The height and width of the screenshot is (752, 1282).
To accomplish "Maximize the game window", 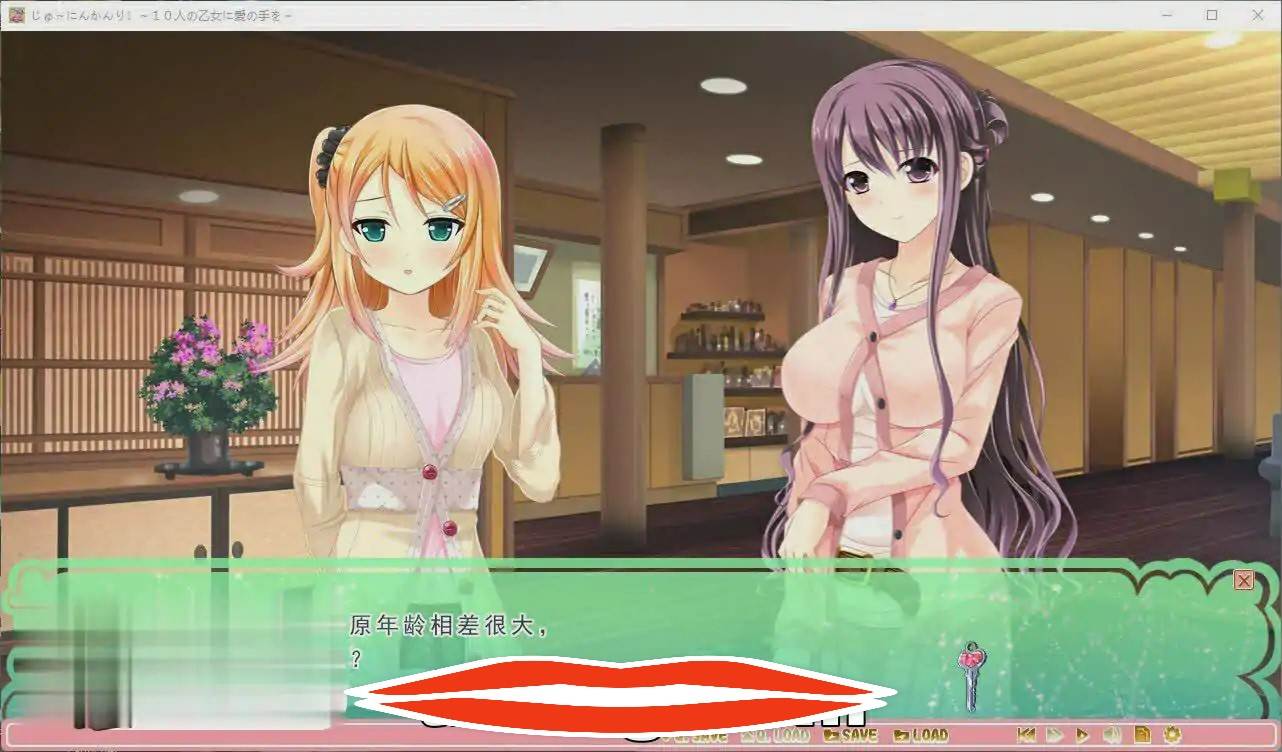I will (1212, 15).
